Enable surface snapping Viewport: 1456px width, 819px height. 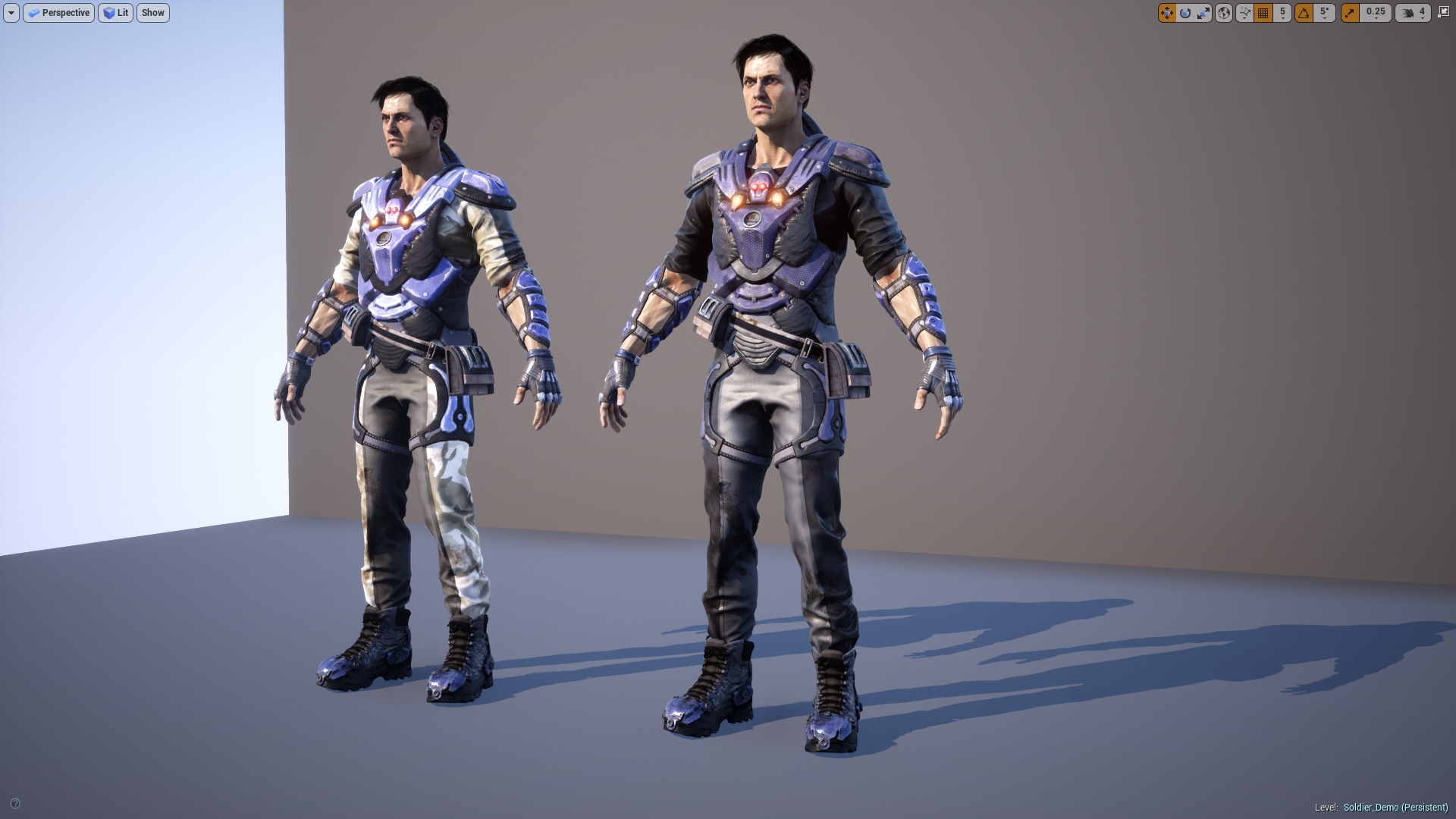(x=1244, y=13)
